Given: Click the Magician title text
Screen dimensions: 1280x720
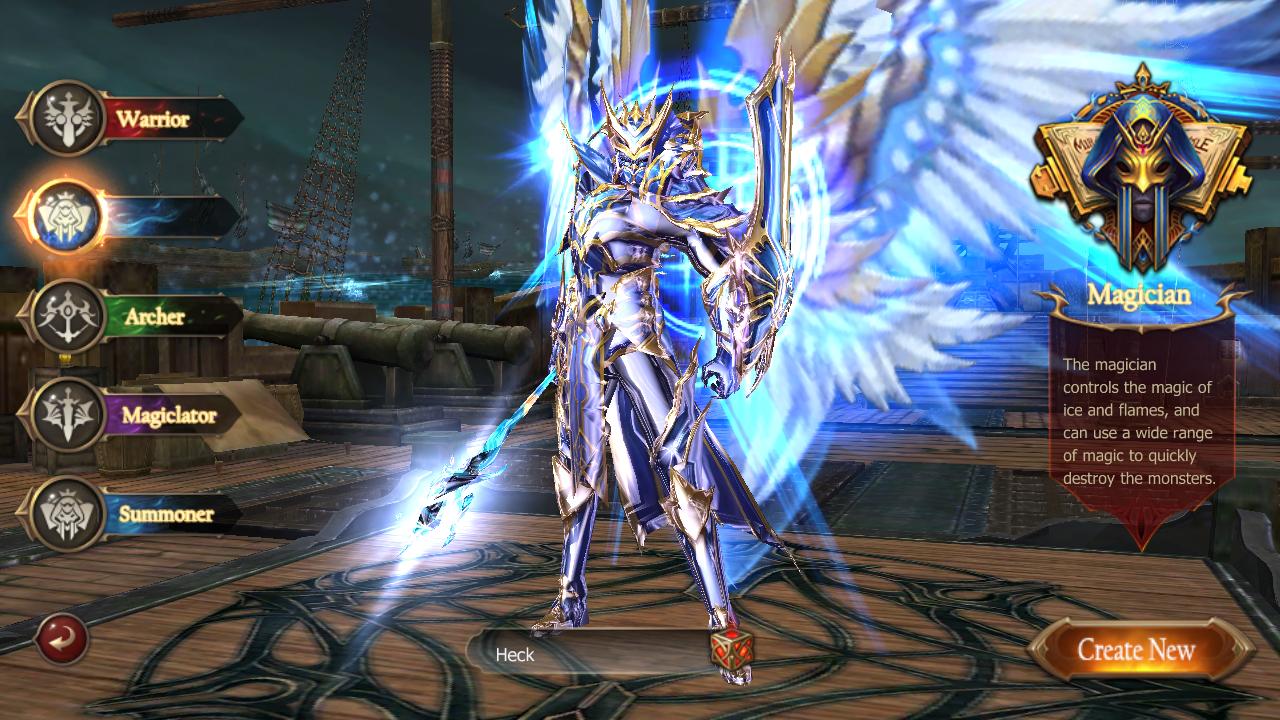Looking at the screenshot, I should (1140, 295).
